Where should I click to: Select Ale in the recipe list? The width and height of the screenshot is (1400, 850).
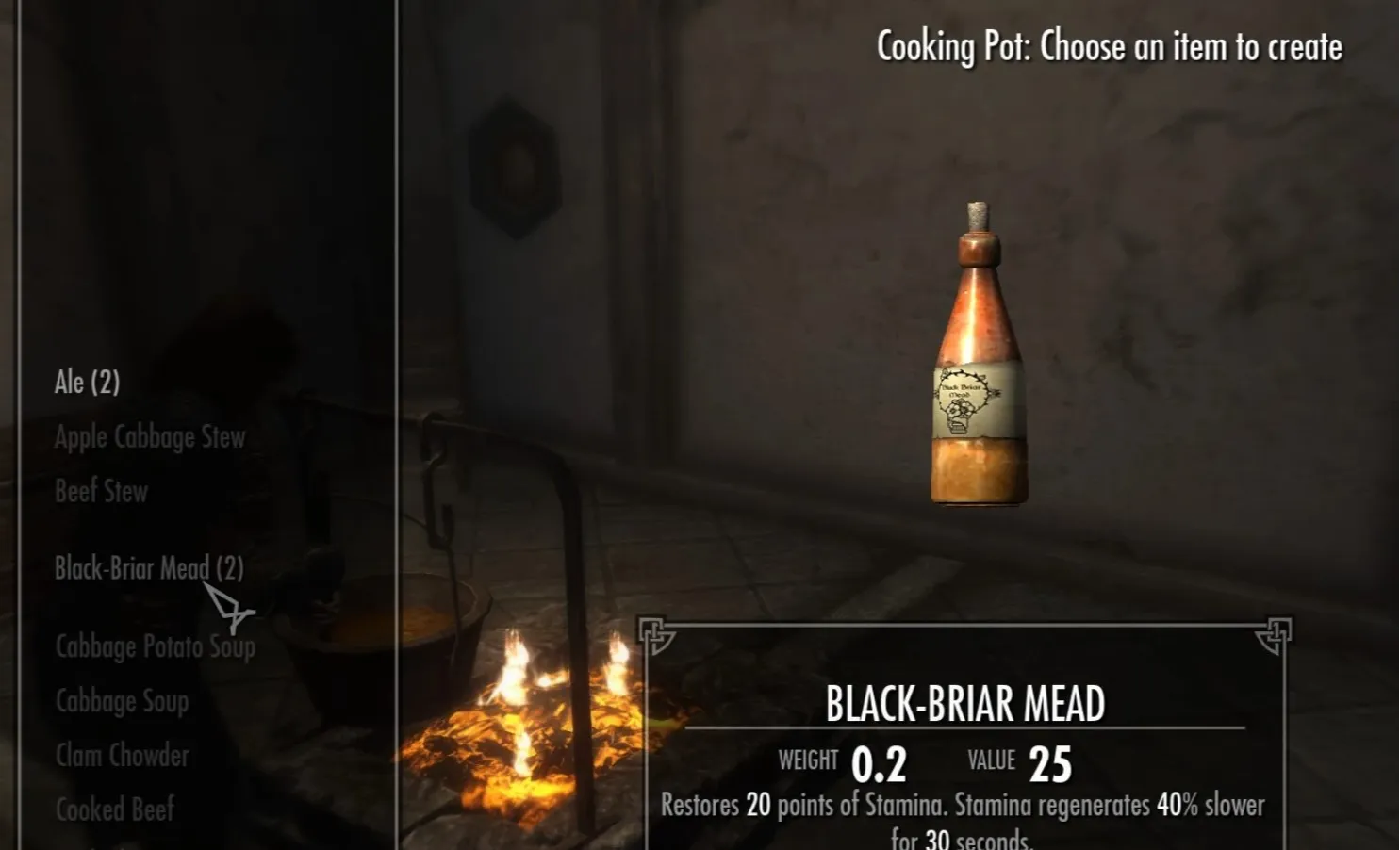(x=87, y=383)
